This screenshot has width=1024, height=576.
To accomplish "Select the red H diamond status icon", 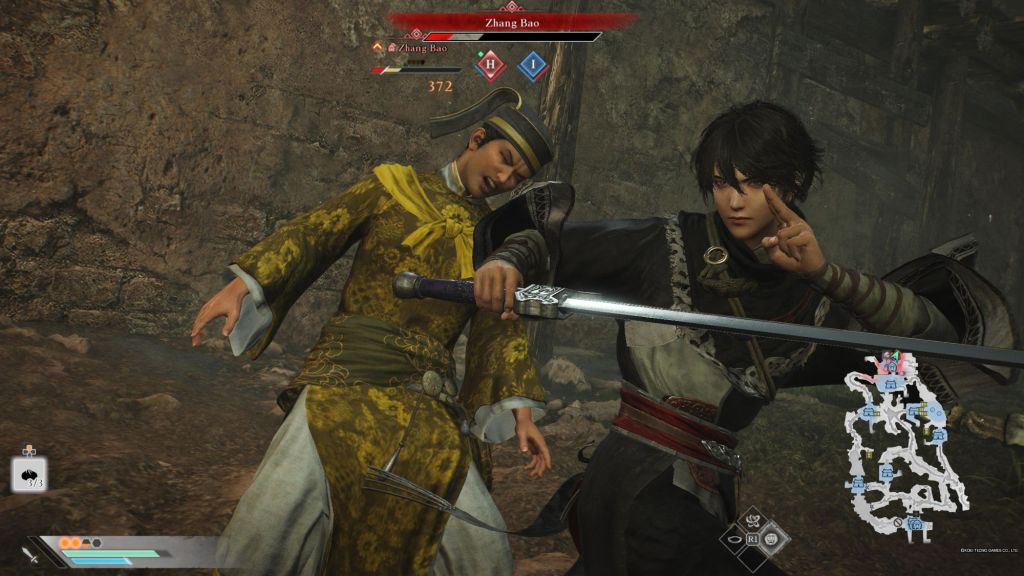I will (490, 66).
